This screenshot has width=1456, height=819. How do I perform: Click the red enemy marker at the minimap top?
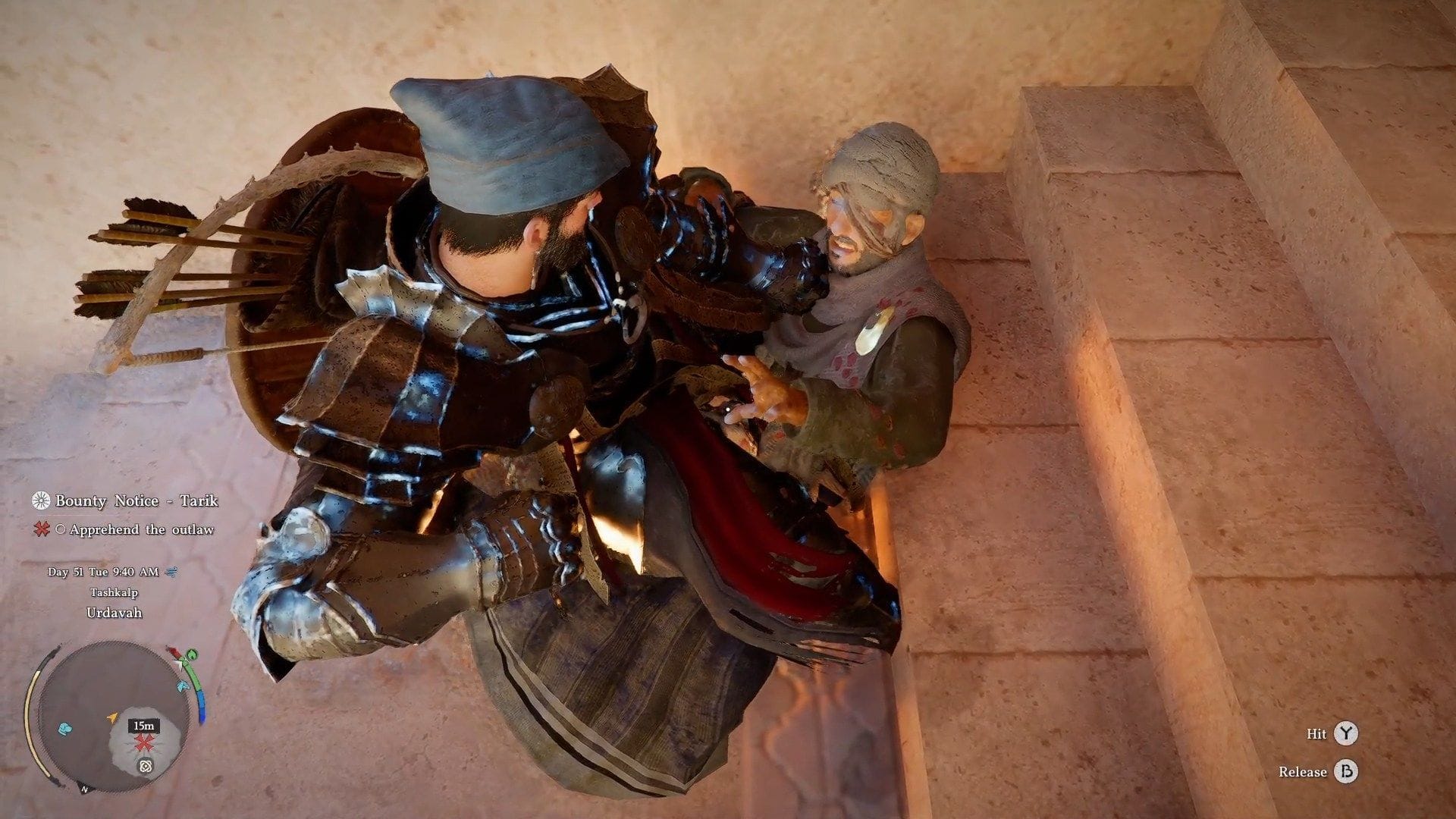[175, 651]
